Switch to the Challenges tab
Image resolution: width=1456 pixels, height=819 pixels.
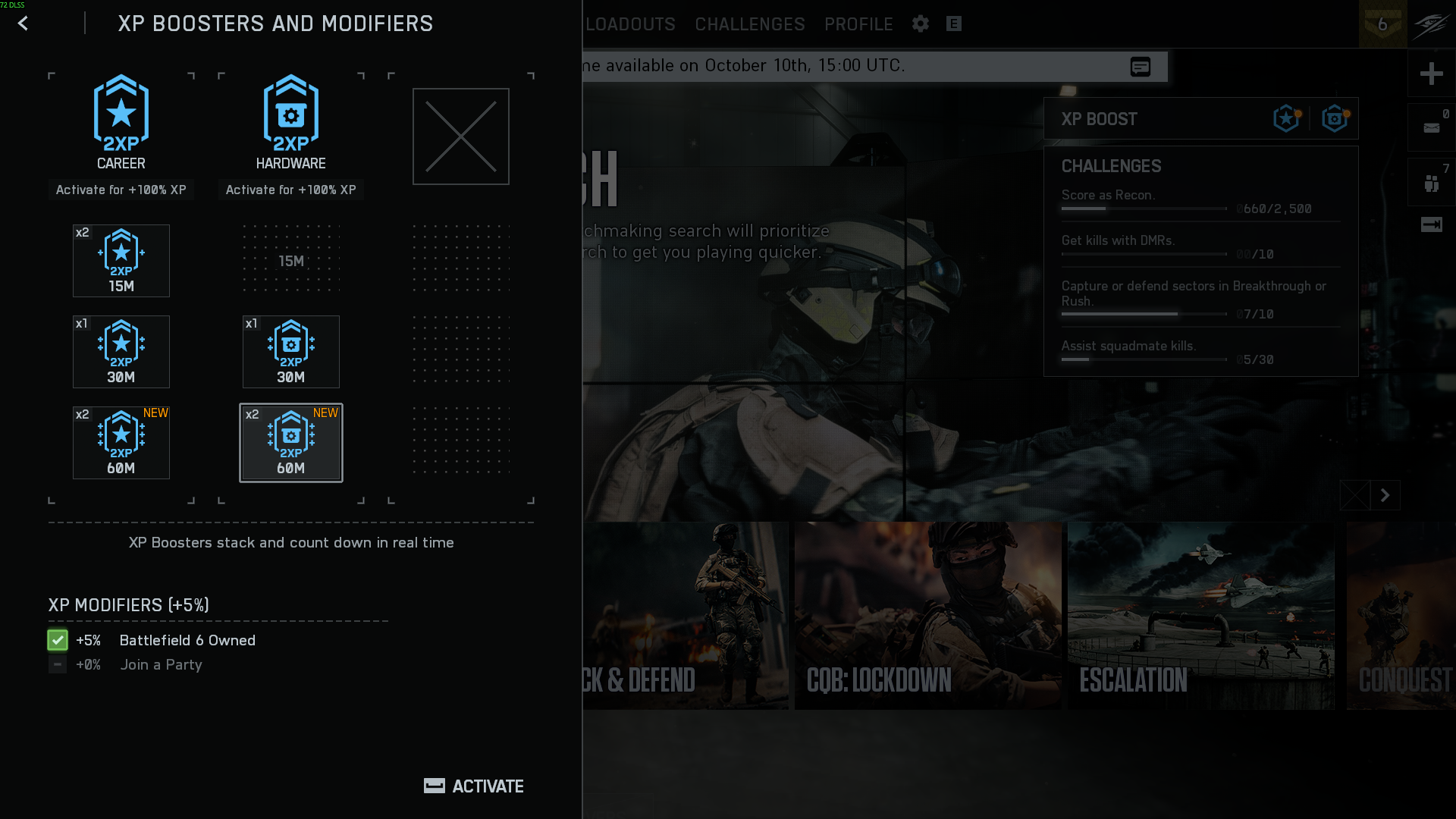750,24
